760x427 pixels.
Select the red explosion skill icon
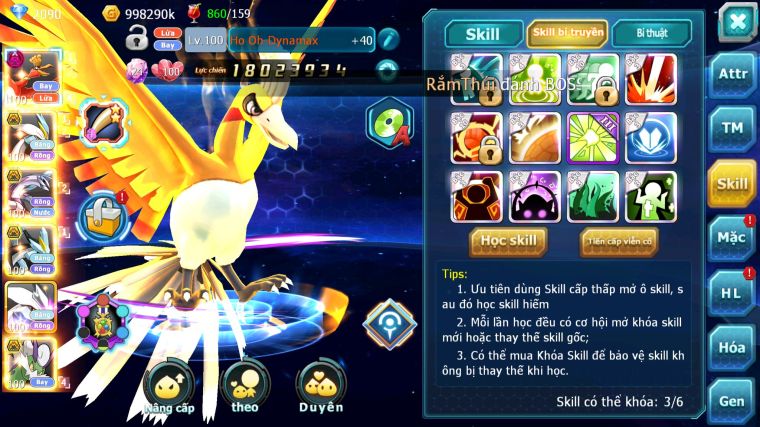click(651, 78)
